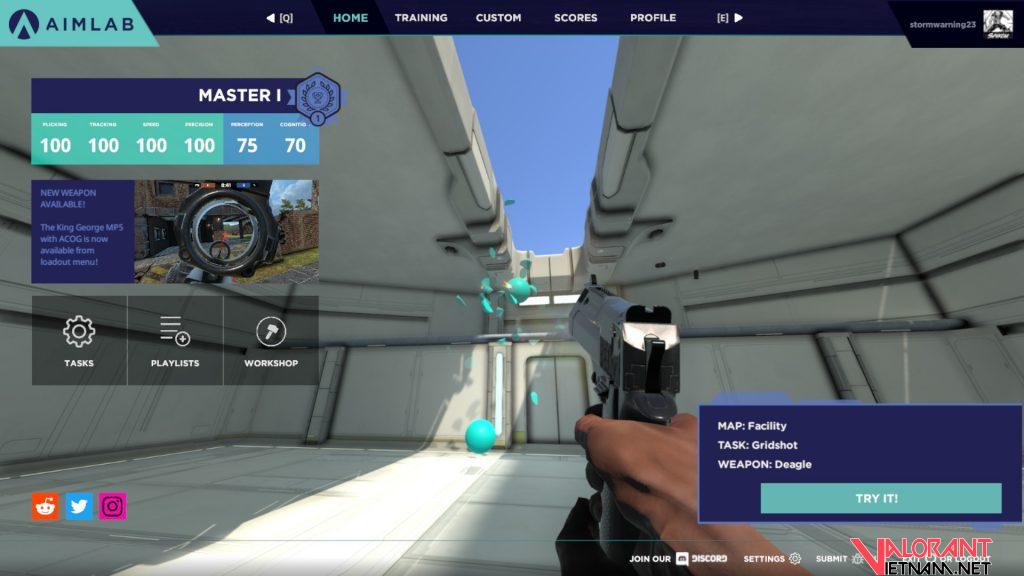Open the Instagram social link
Viewport: 1024px width, 576px height.
[x=113, y=506]
